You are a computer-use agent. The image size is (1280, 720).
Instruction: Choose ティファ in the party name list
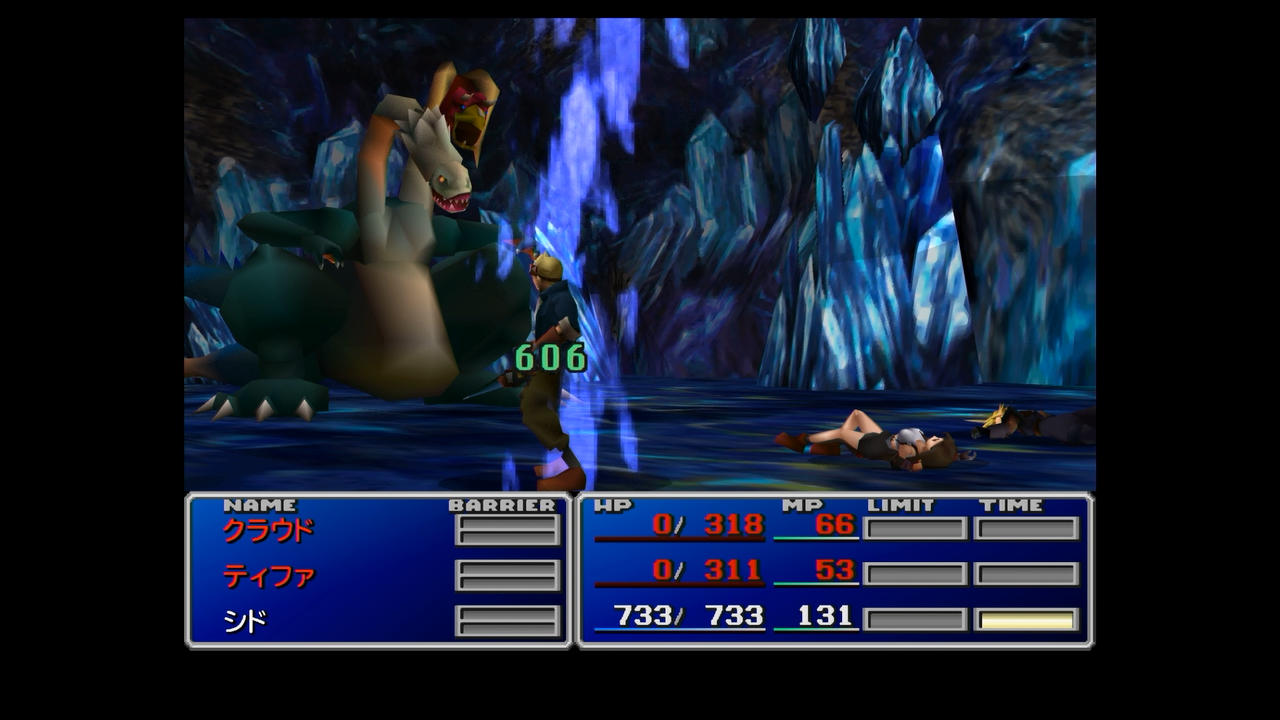[x=268, y=576]
